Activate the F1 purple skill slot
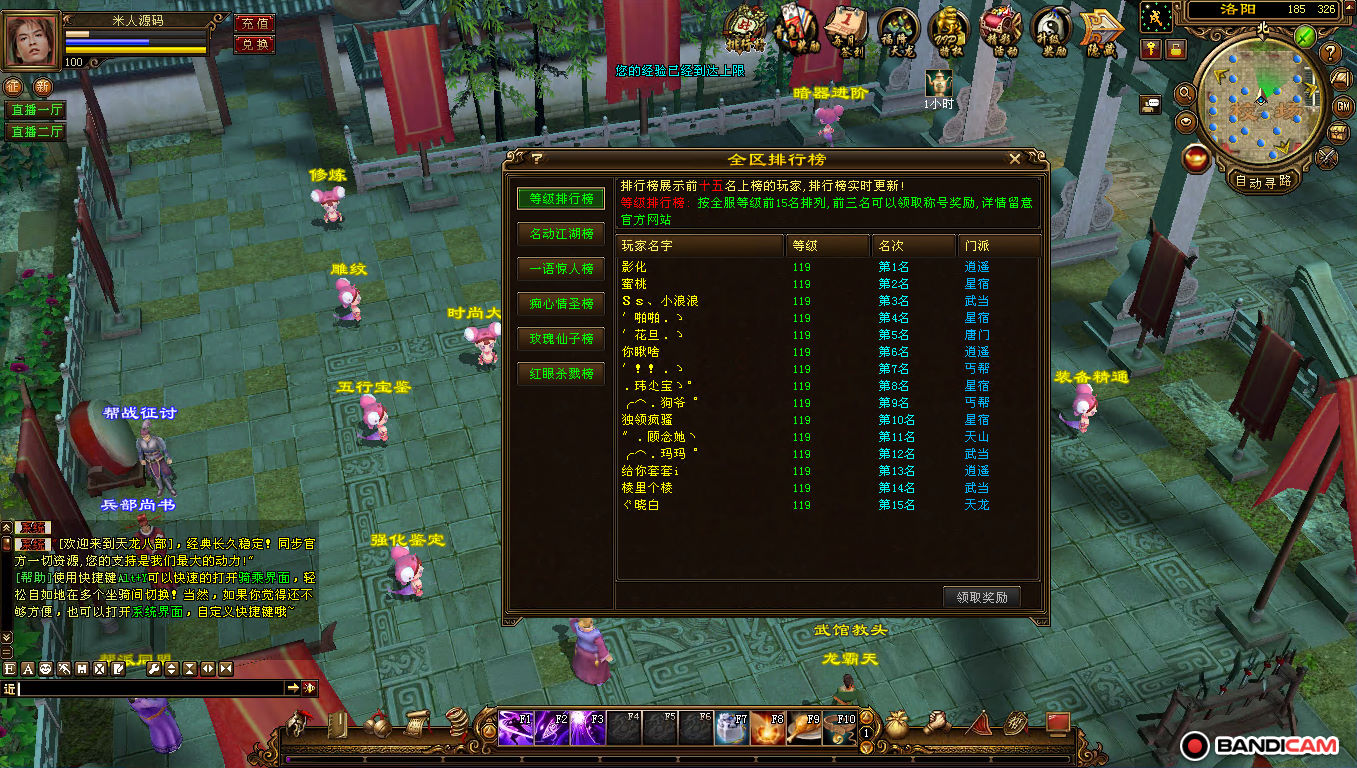The image size is (1357, 768). click(x=516, y=727)
